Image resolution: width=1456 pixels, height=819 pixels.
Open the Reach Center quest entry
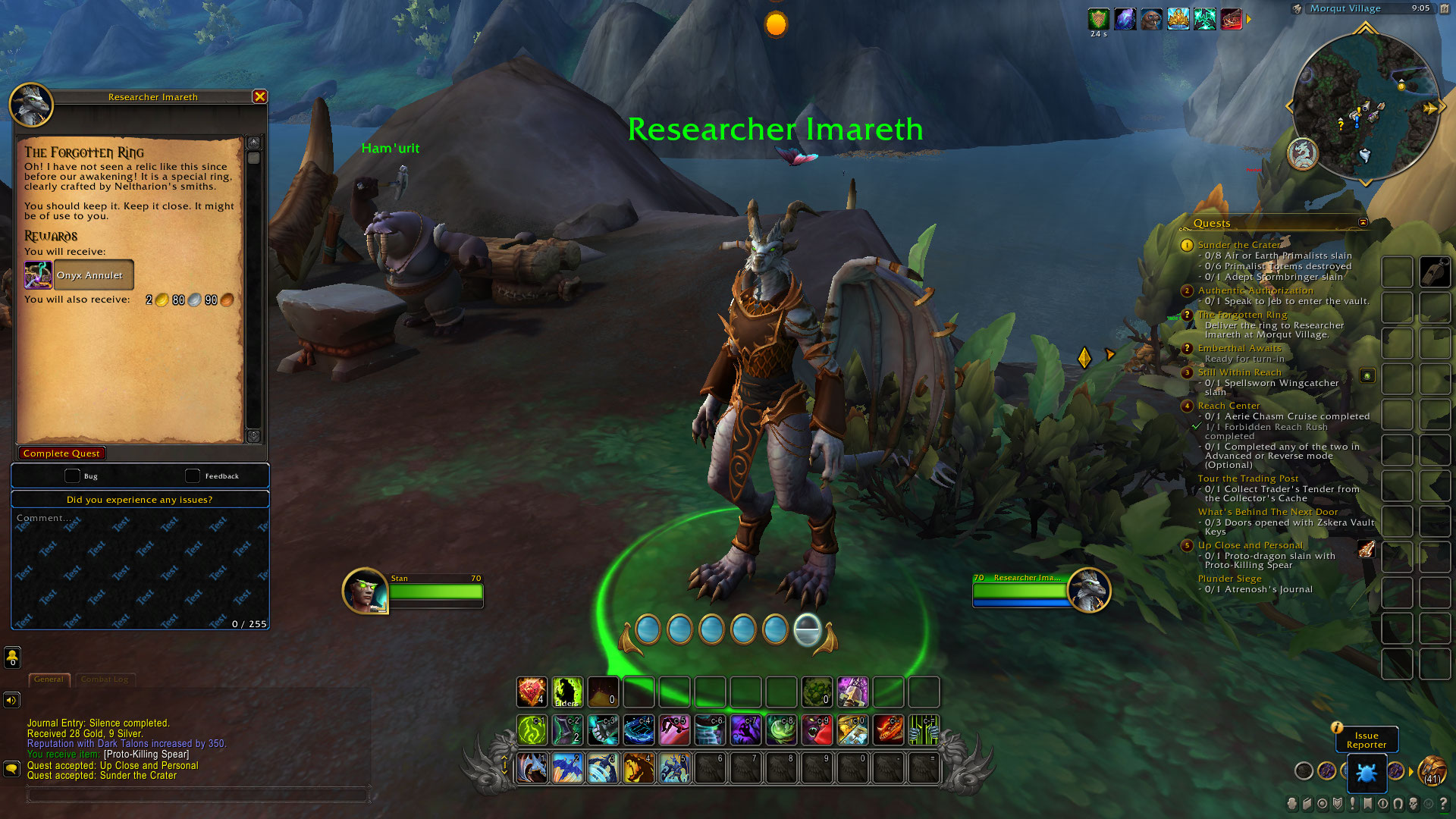pyautogui.click(x=1228, y=406)
